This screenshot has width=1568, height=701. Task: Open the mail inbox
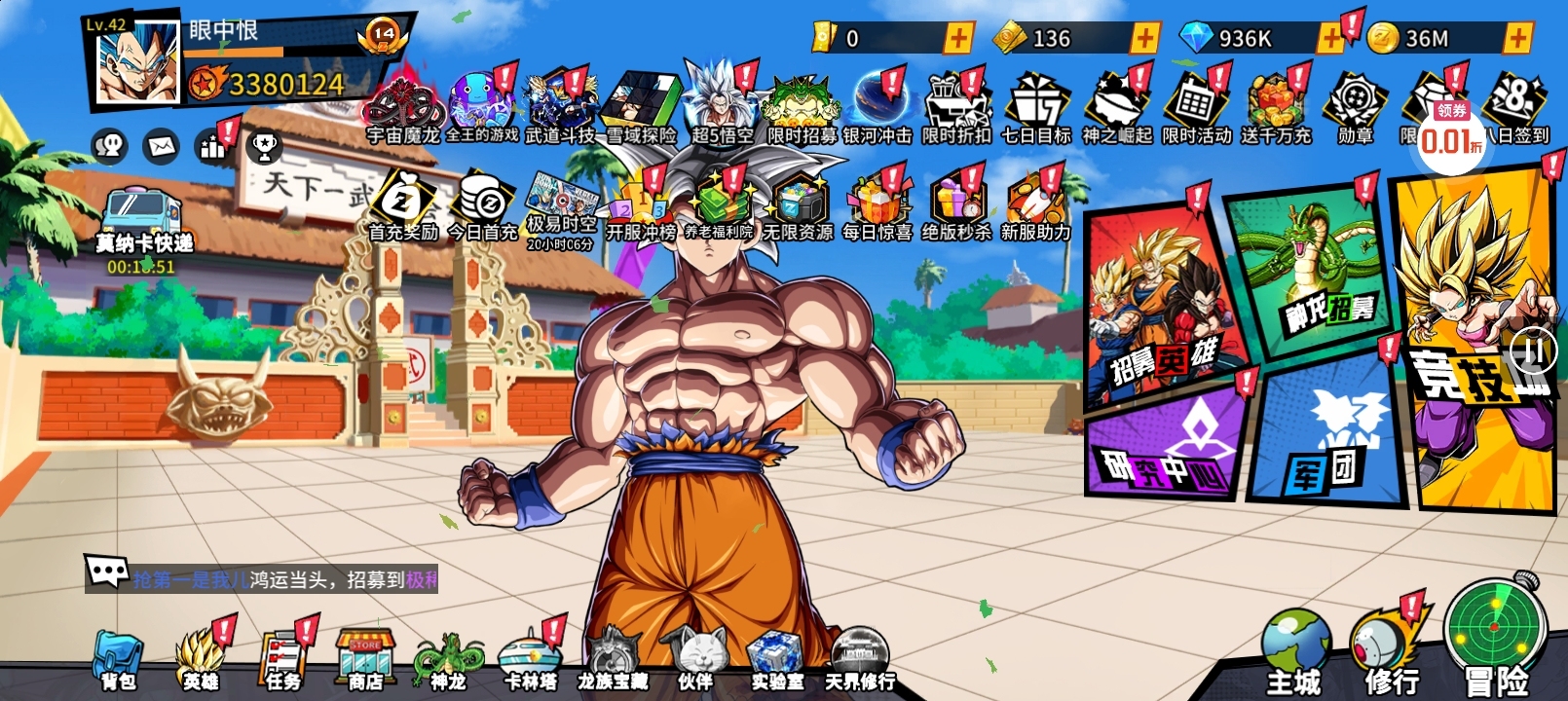tap(160, 146)
